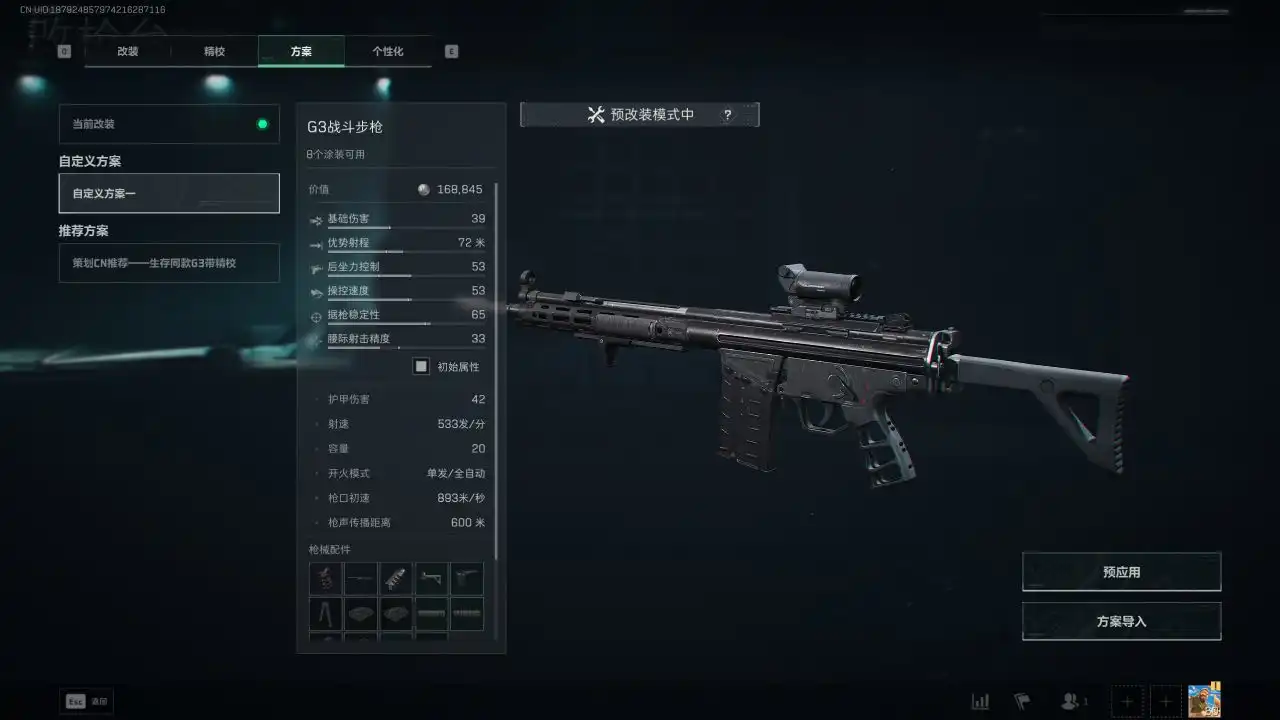
Task: Click the 预应用 button
Action: [1120, 571]
